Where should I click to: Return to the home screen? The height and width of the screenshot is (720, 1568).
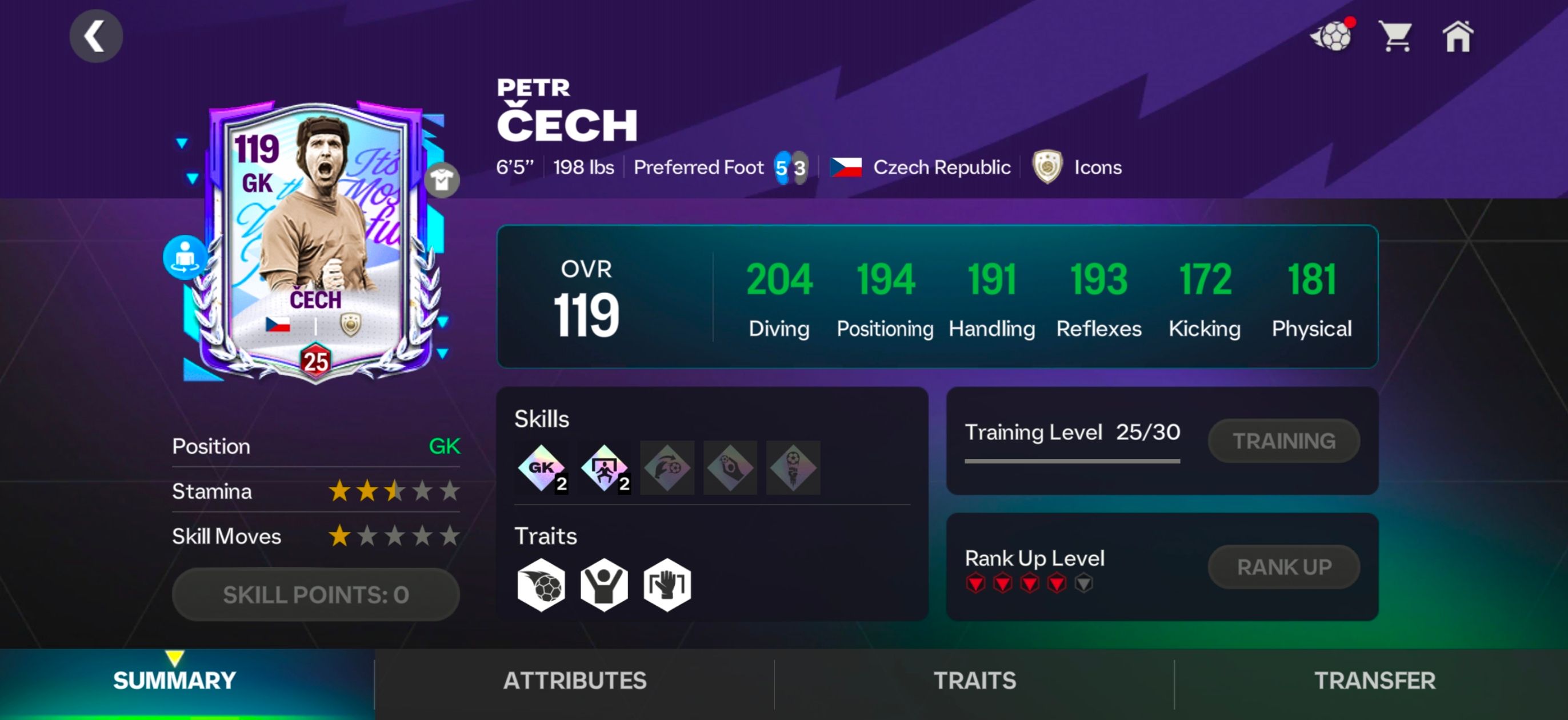(1457, 37)
